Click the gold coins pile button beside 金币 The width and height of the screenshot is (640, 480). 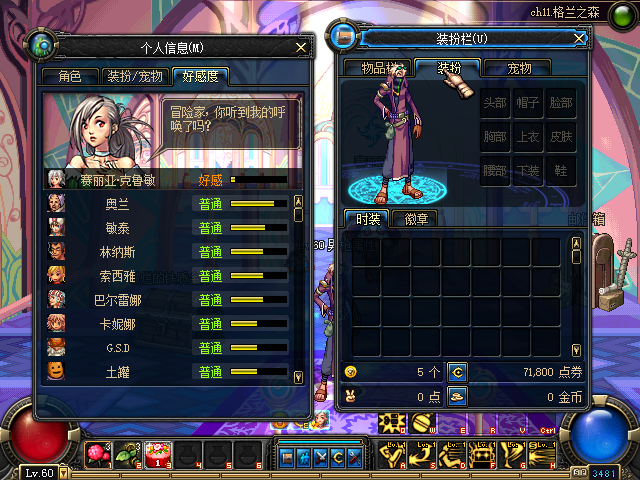[456, 396]
